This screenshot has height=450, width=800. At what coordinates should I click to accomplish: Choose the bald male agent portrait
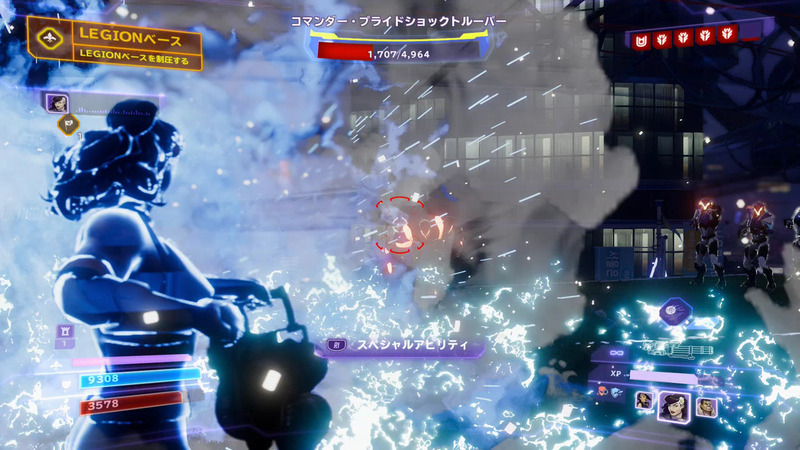707,405
